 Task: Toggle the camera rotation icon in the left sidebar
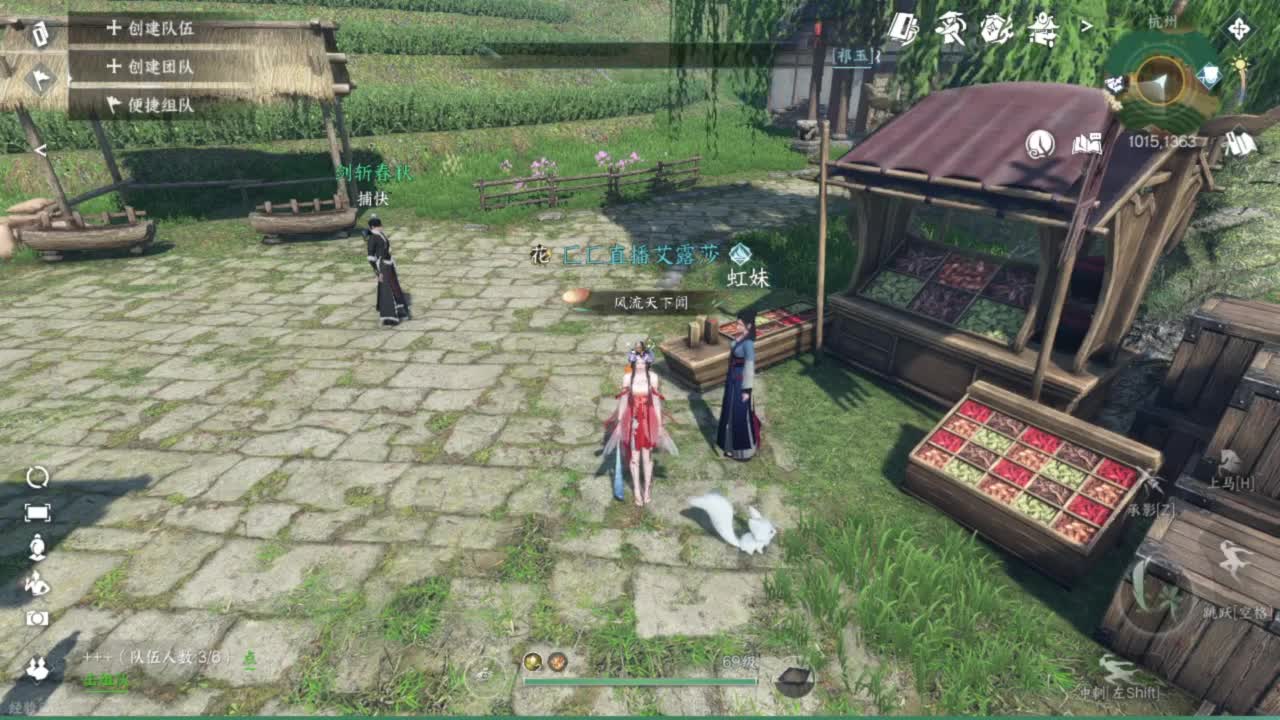[38, 477]
